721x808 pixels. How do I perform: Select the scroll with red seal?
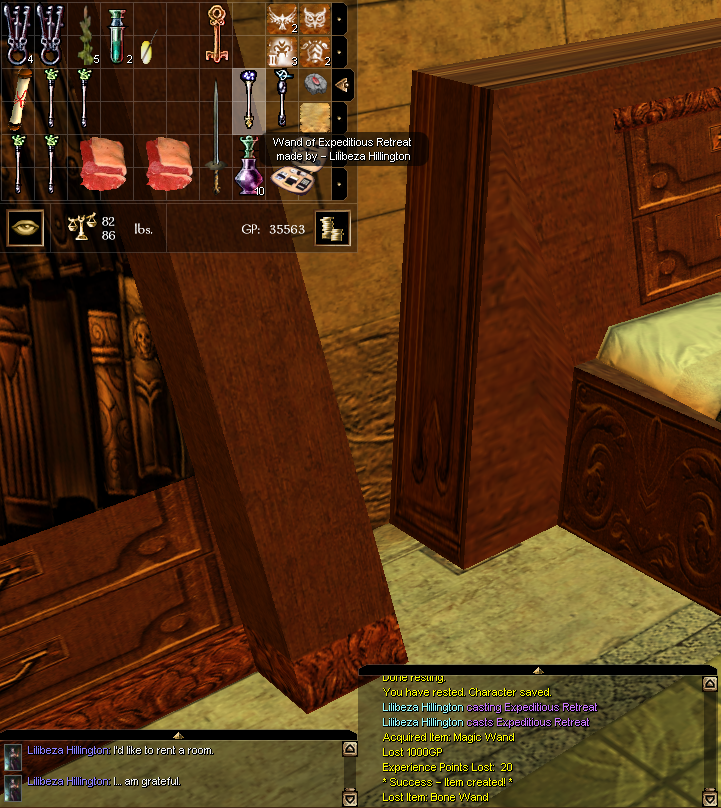tap(19, 99)
